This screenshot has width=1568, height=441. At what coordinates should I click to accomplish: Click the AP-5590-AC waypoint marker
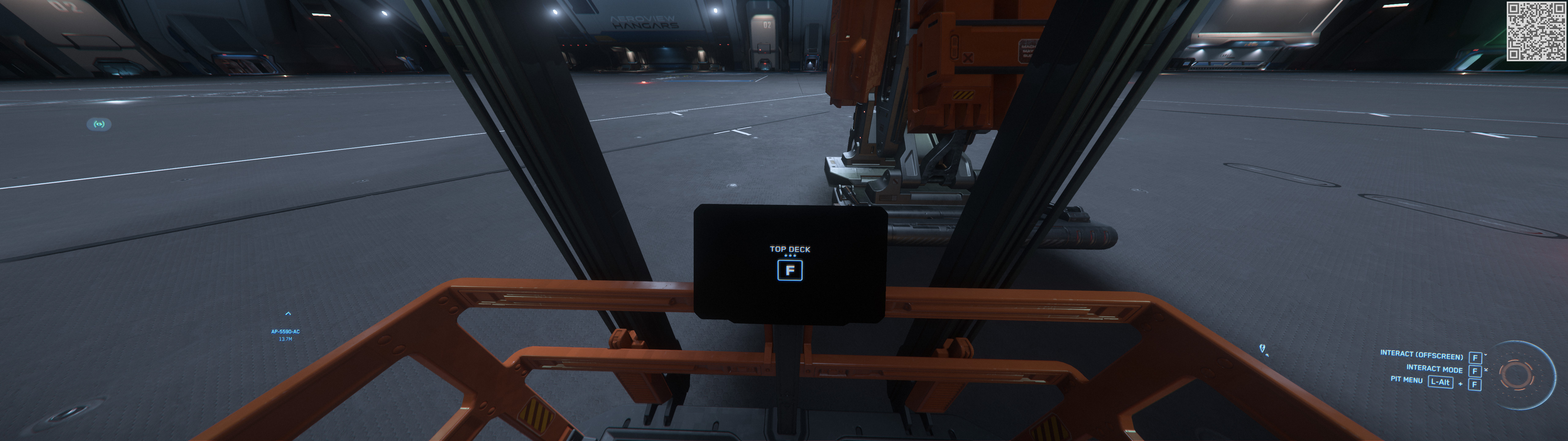285,332
